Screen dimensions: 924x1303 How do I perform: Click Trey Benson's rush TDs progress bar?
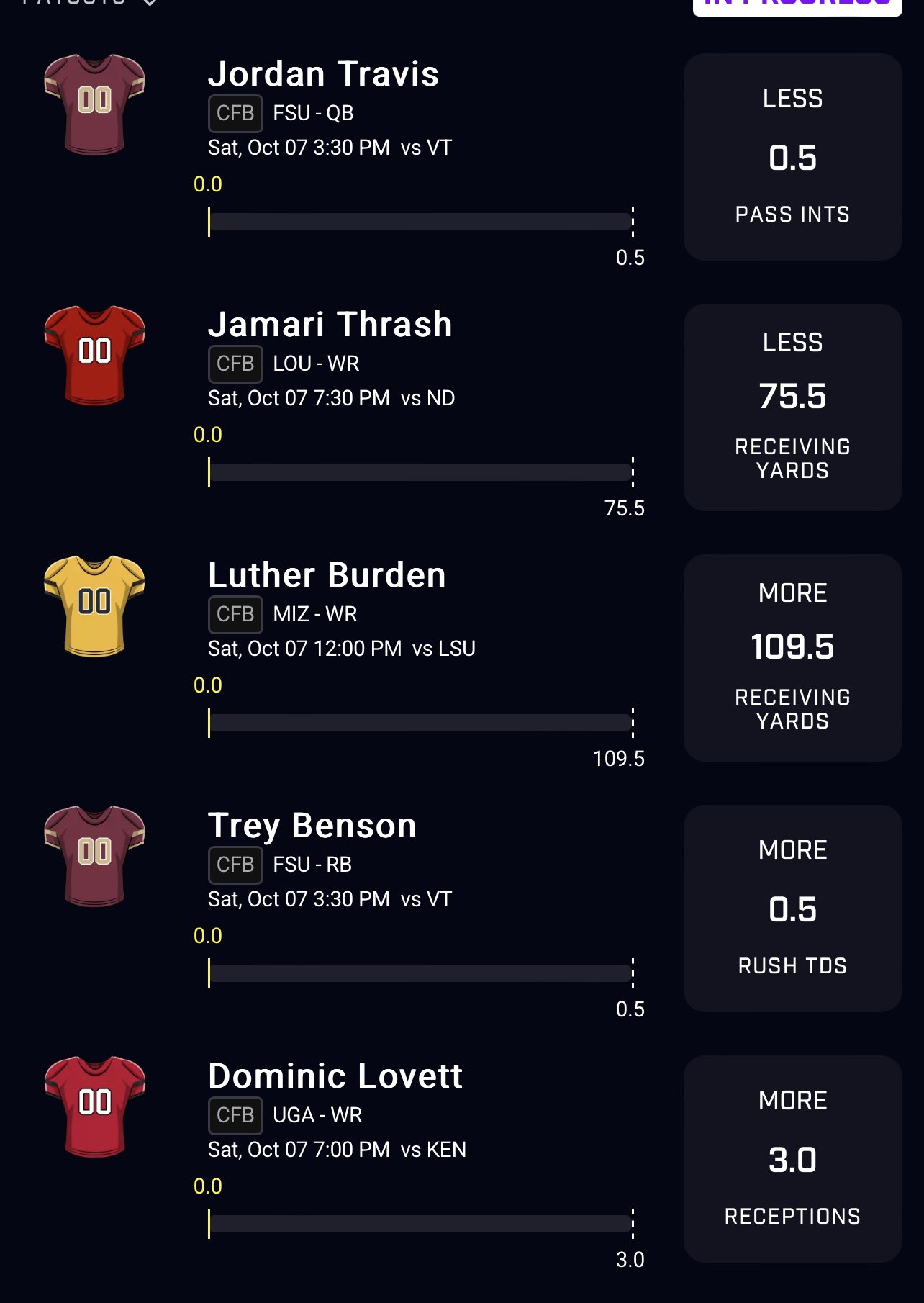coord(421,973)
